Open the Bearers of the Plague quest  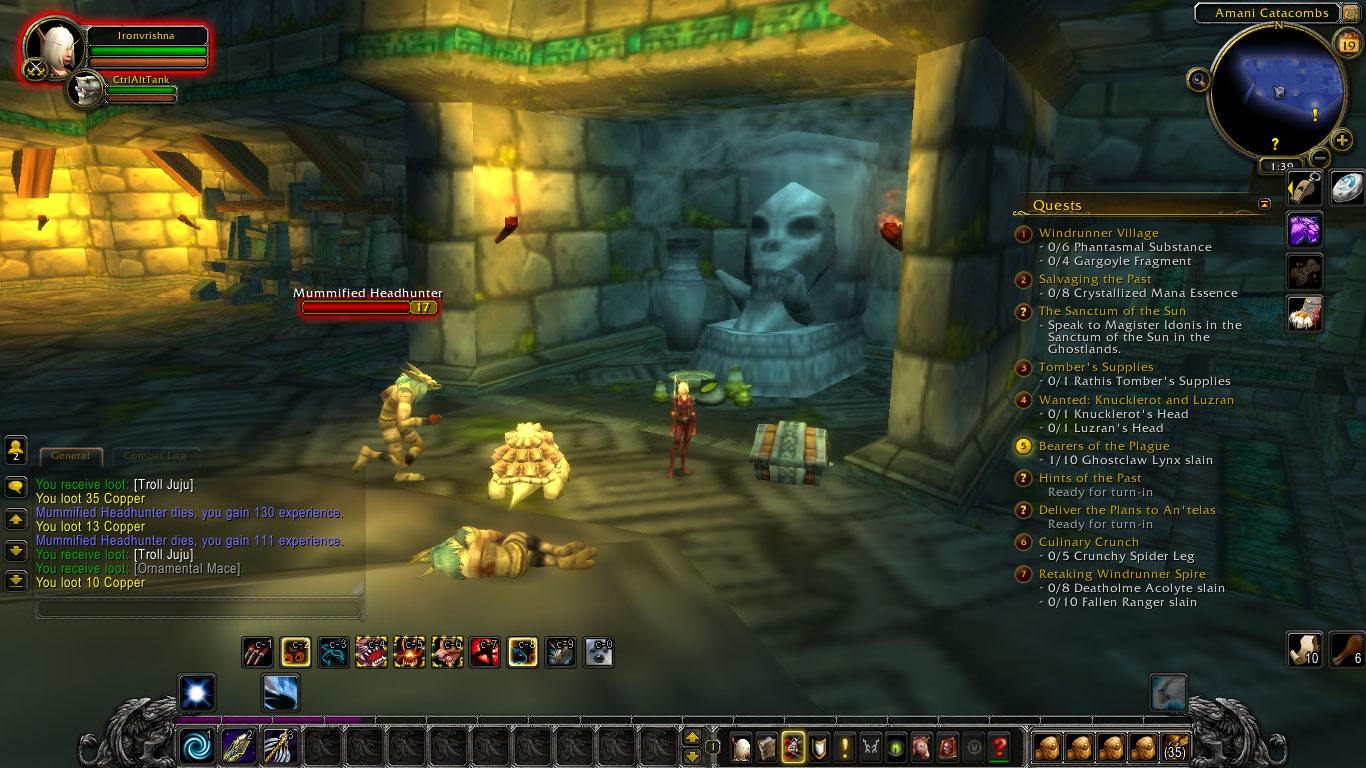click(x=1103, y=446)
